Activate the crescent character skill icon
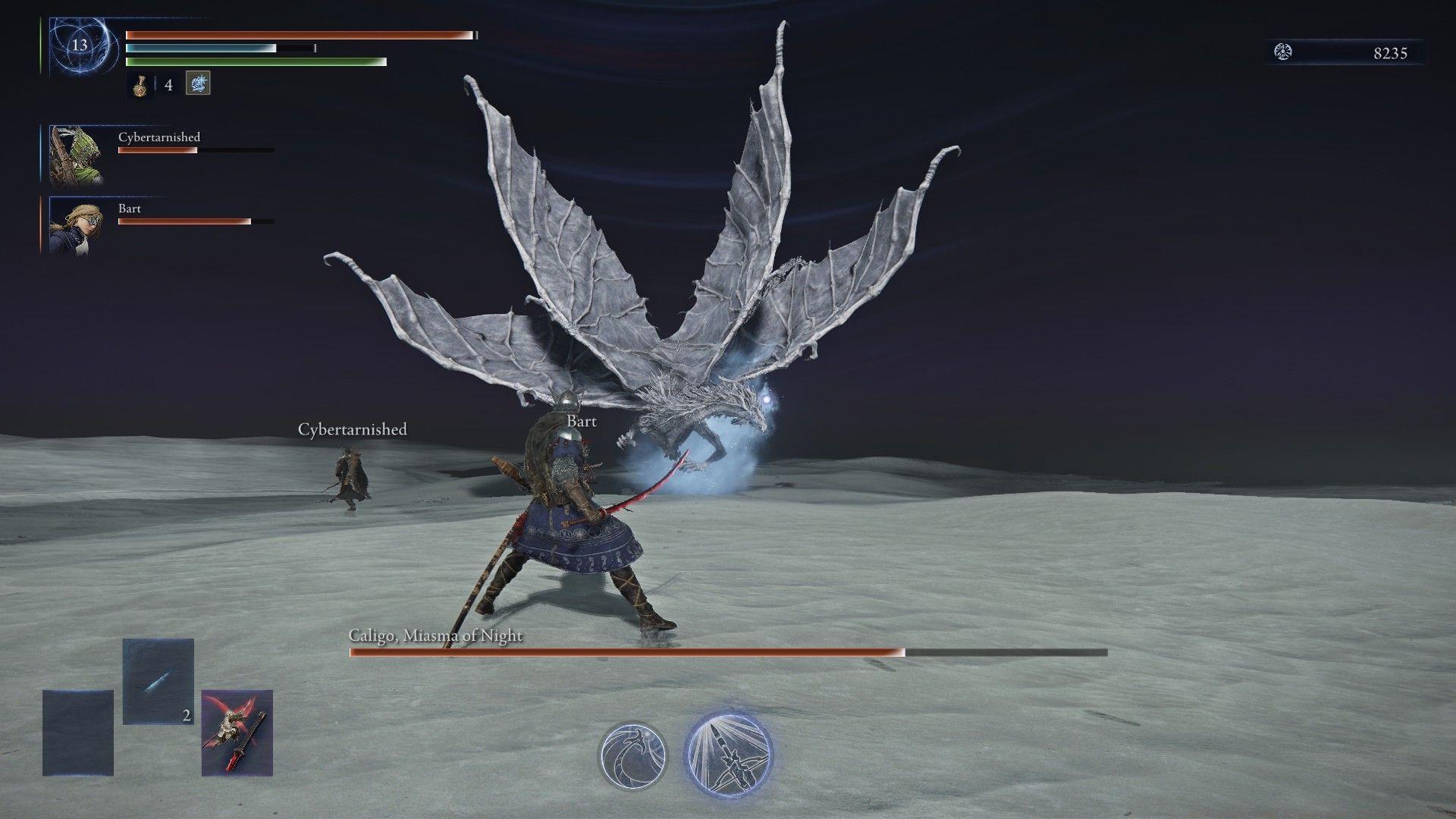The width and height of the screenshot is (1456, 819). click(x=632, y=755)
